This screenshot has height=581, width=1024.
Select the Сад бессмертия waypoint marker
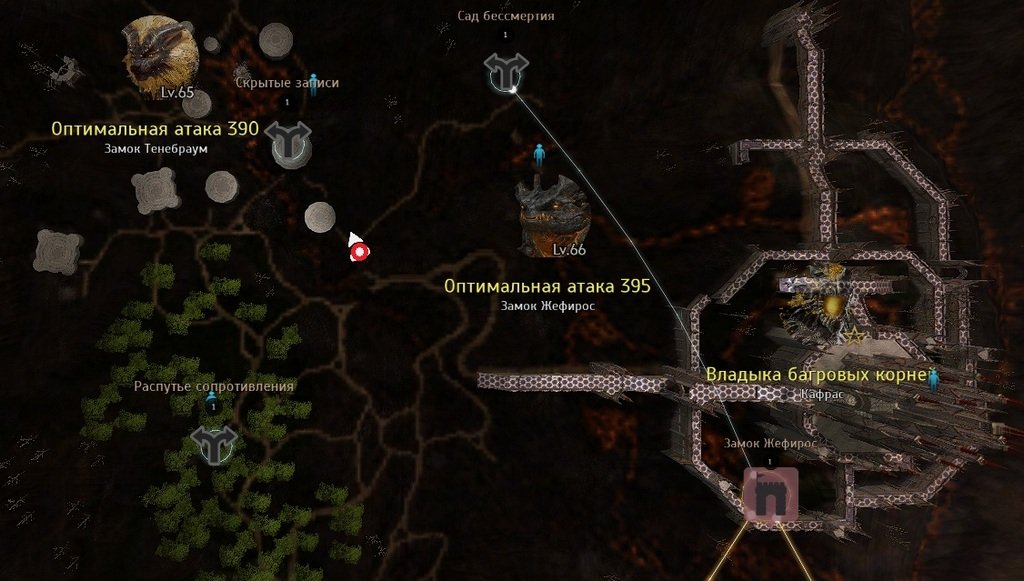[505, 71]
